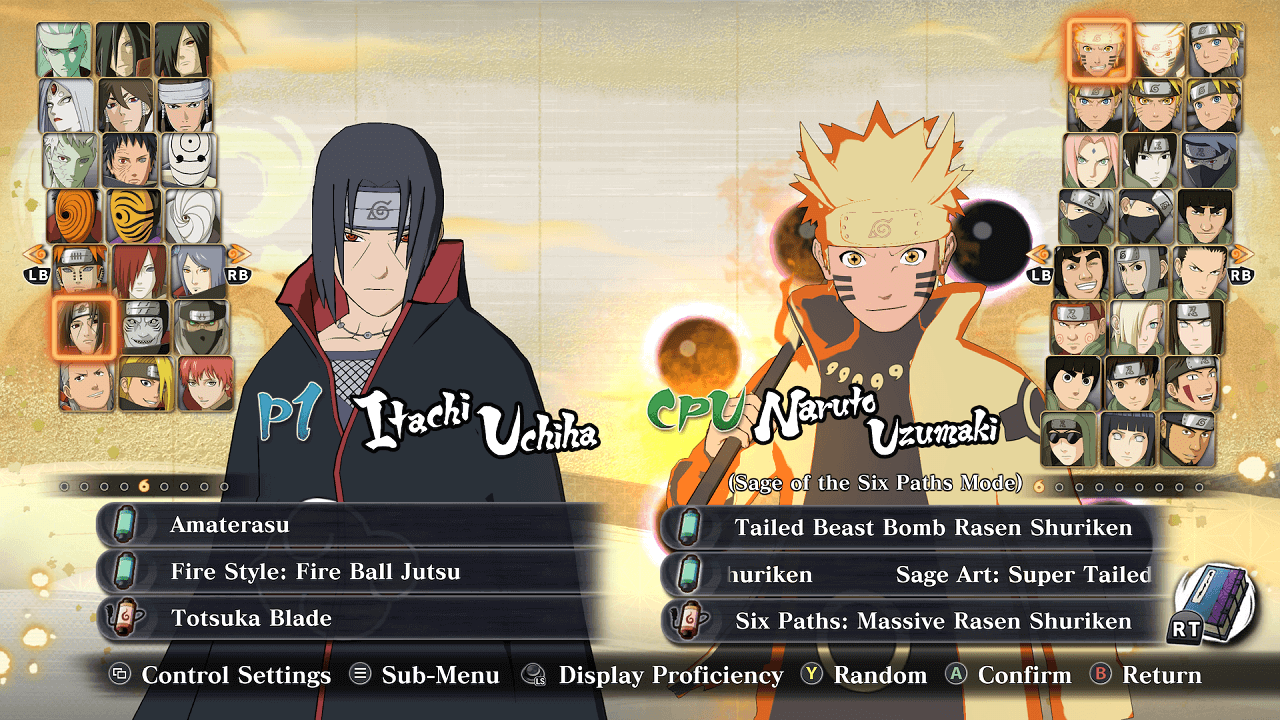Screen dimensions: 1280x720
Task: Pick Sai's pale-faced portrait
Action: point(1150,160)
